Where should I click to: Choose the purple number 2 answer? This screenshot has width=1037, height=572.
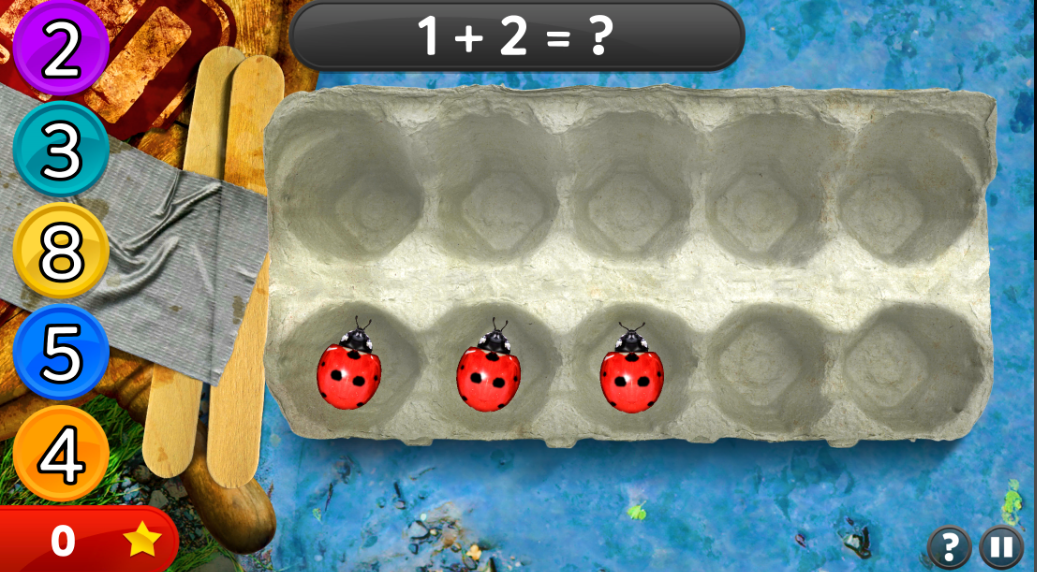click(60, 50)
